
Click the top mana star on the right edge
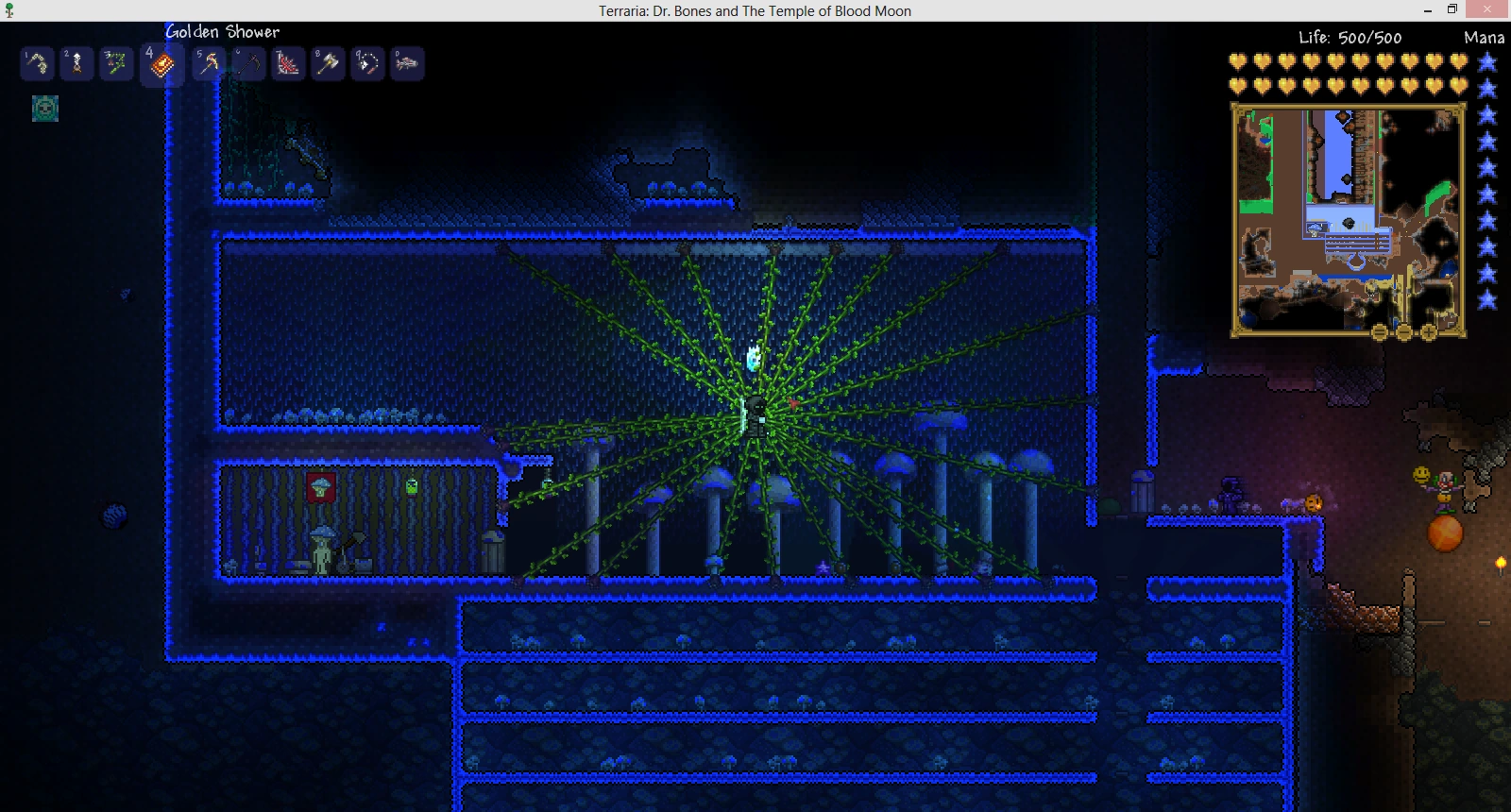click(x=1489, y=63)
